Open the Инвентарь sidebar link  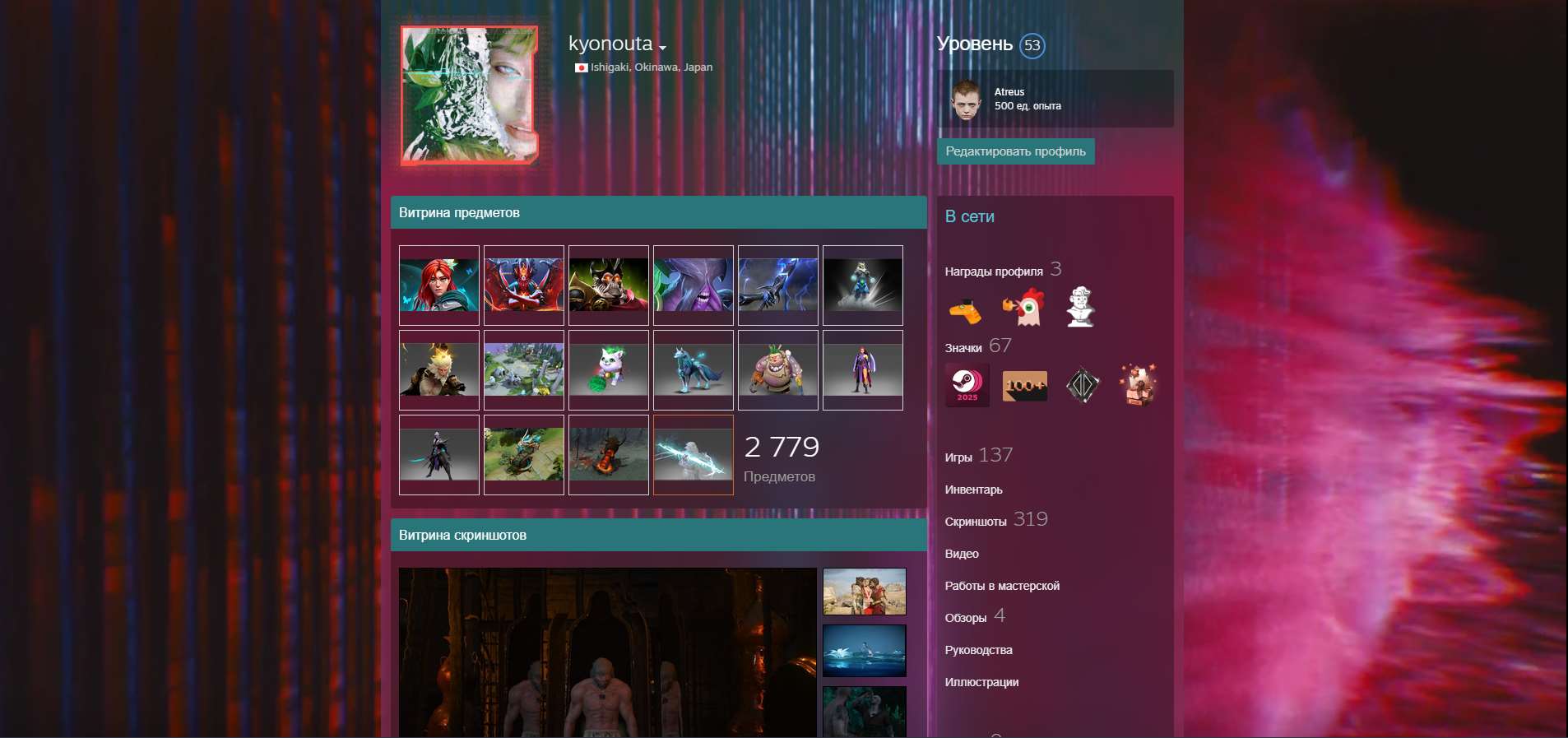[x=973, y=489]
